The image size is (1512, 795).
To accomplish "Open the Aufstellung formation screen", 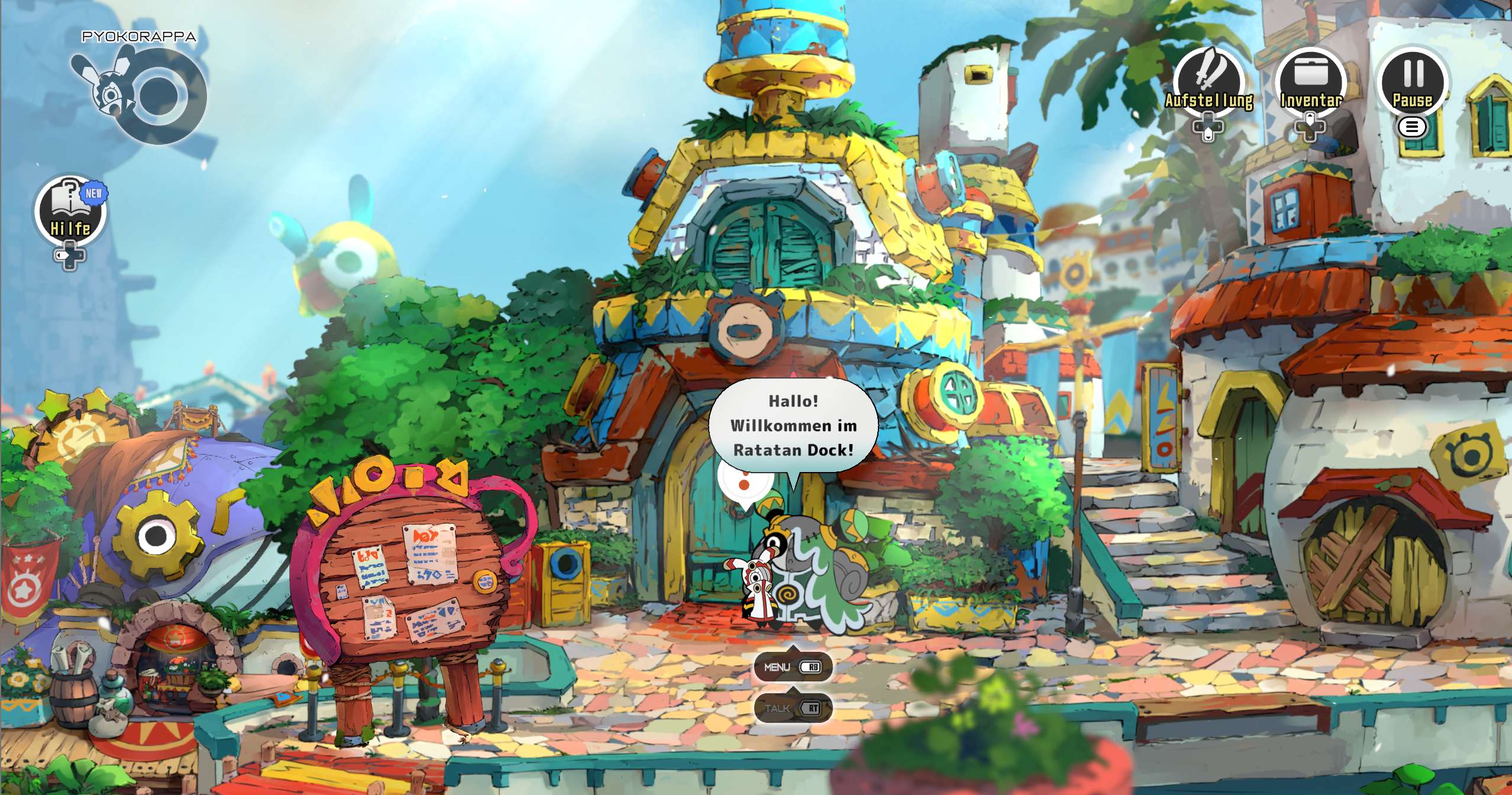I will (x=1209, y=83).
